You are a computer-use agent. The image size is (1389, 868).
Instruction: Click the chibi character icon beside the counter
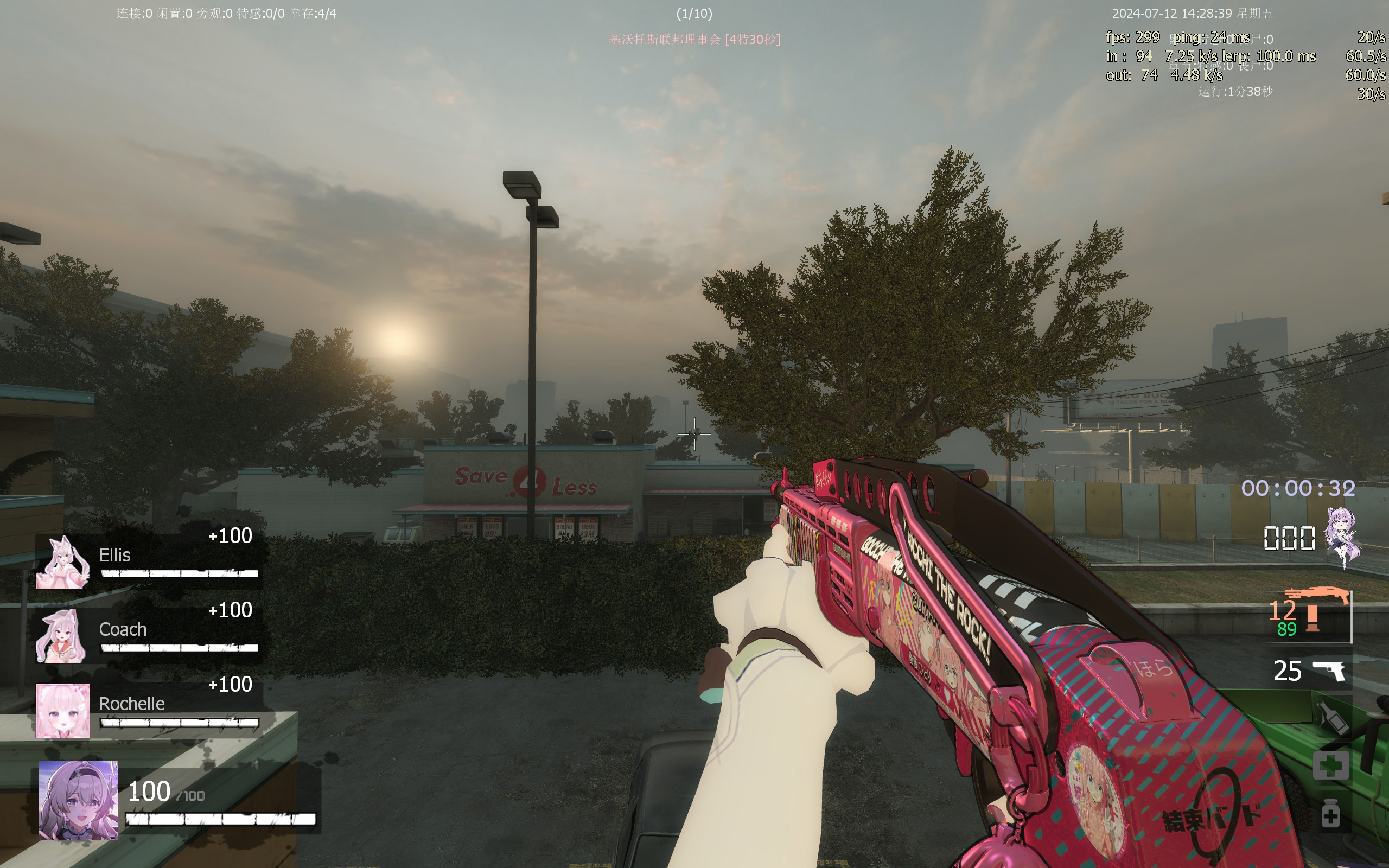tap(1342, 536)
